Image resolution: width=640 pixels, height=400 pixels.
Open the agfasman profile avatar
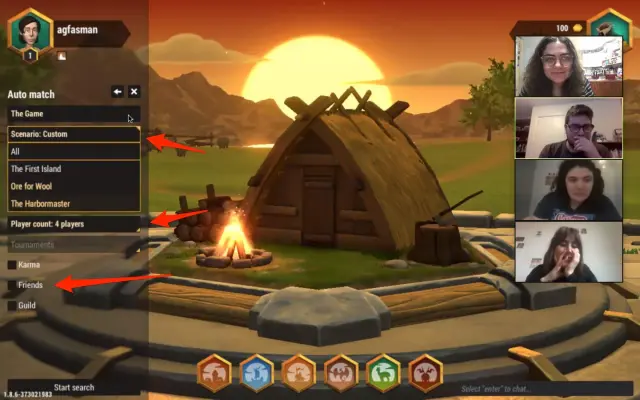(x=30, y=30)
